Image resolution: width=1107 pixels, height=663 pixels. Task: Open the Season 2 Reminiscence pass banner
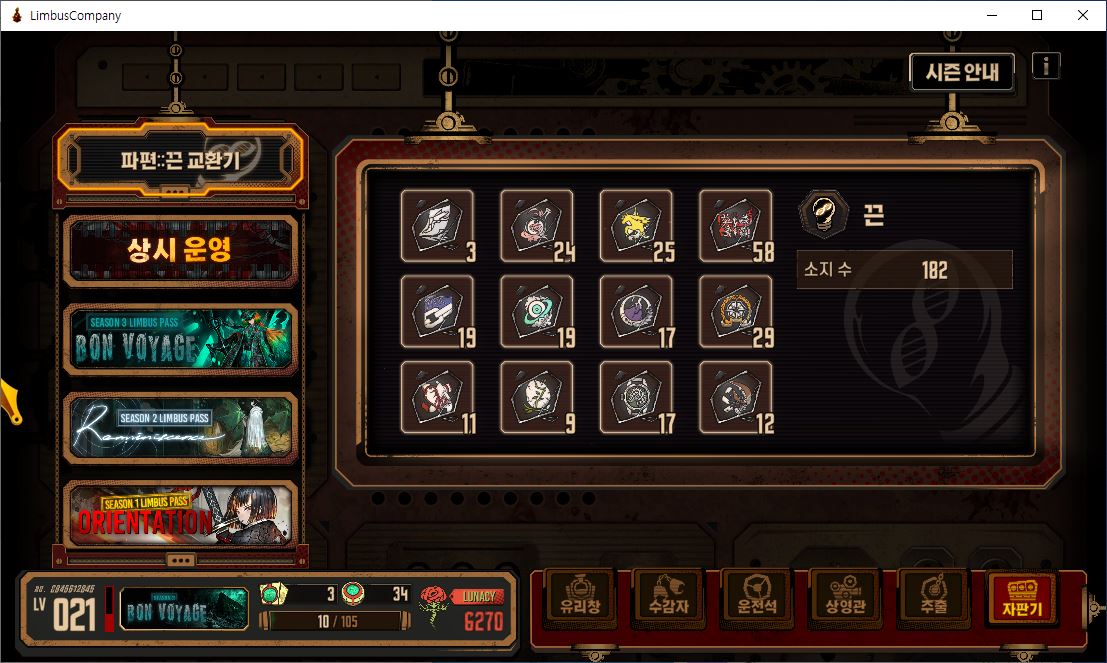(x=180, y=427)
